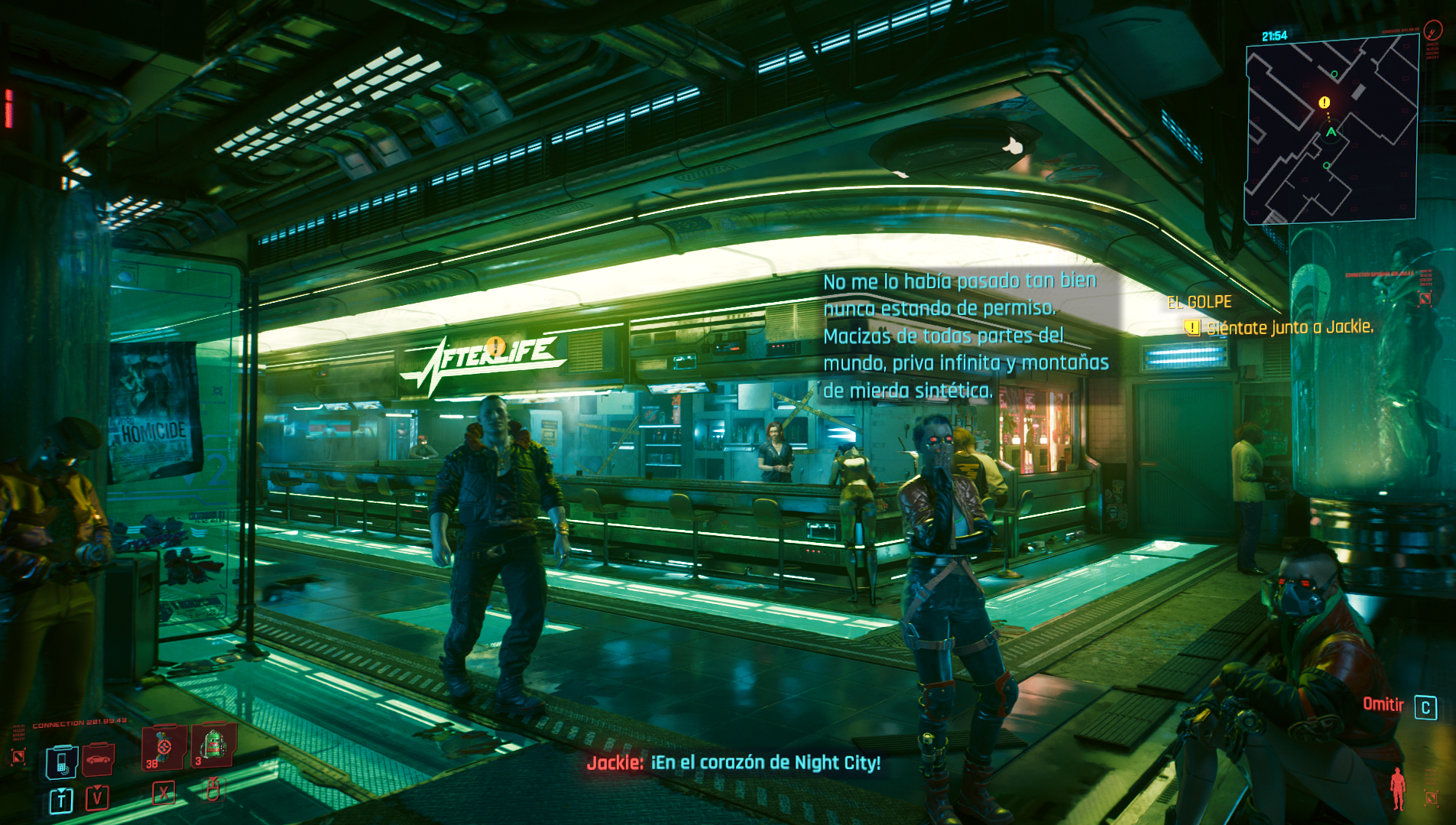
Task: Click the yellow quest marker on minimap
Action: coord(1325,102)
